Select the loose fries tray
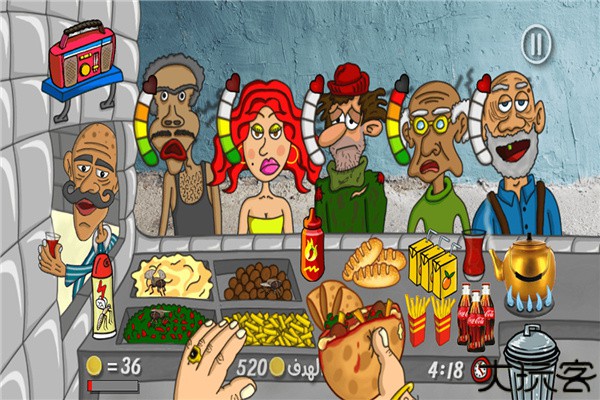Screen dimensions: 600x400 tap(268, 327)
